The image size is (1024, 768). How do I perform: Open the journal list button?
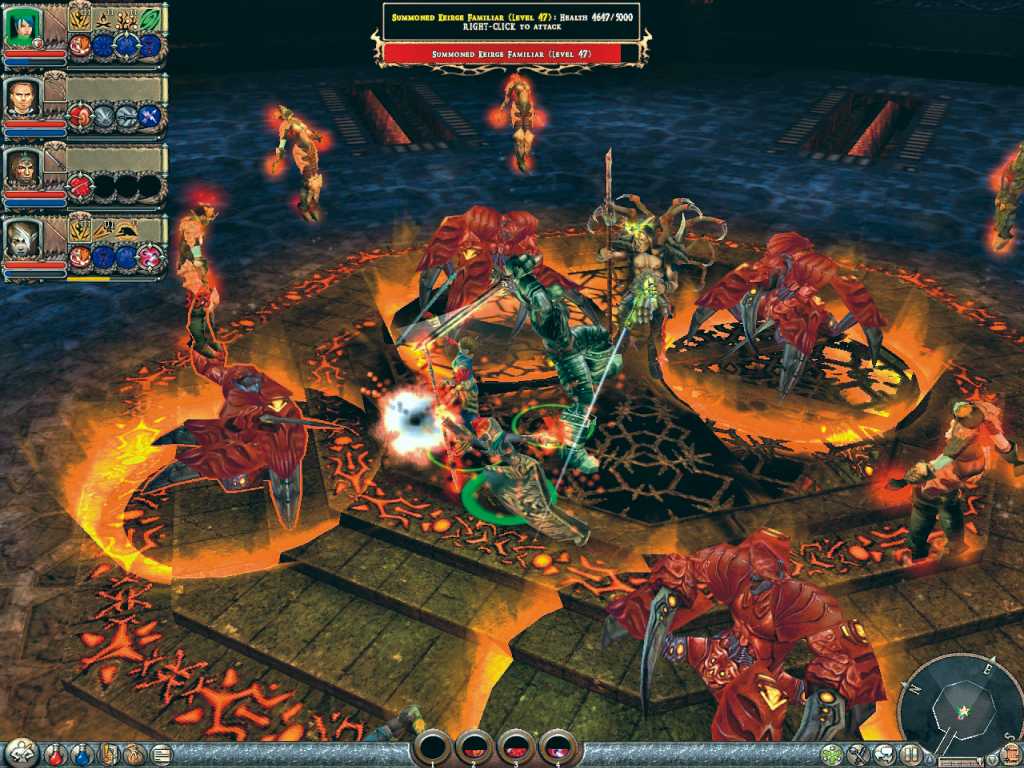[x=160, y=754]
